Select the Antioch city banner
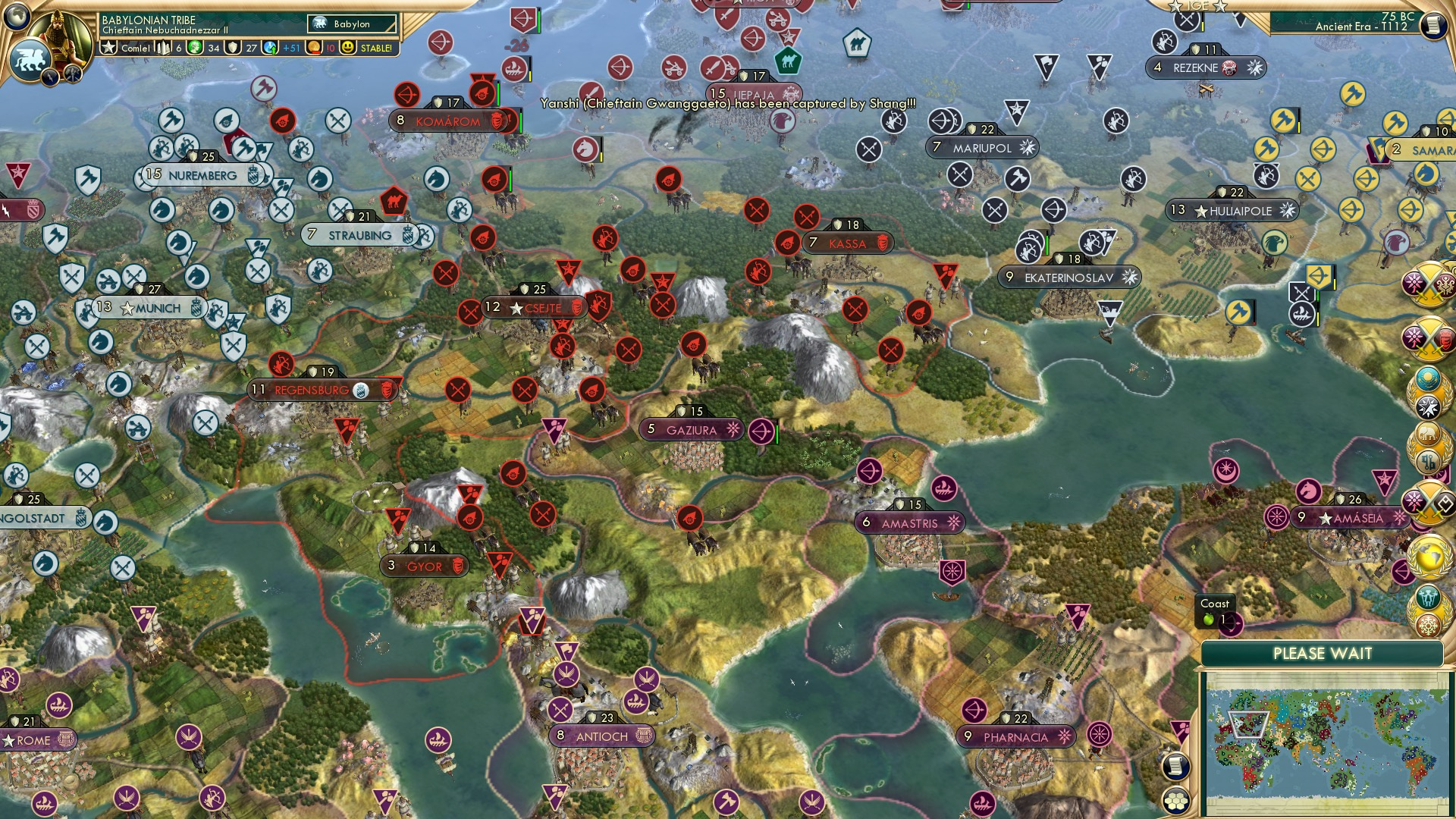Image resolution: width=1456 pixels, height=819 pixels. pyautogui.click(x=601, y=736)
